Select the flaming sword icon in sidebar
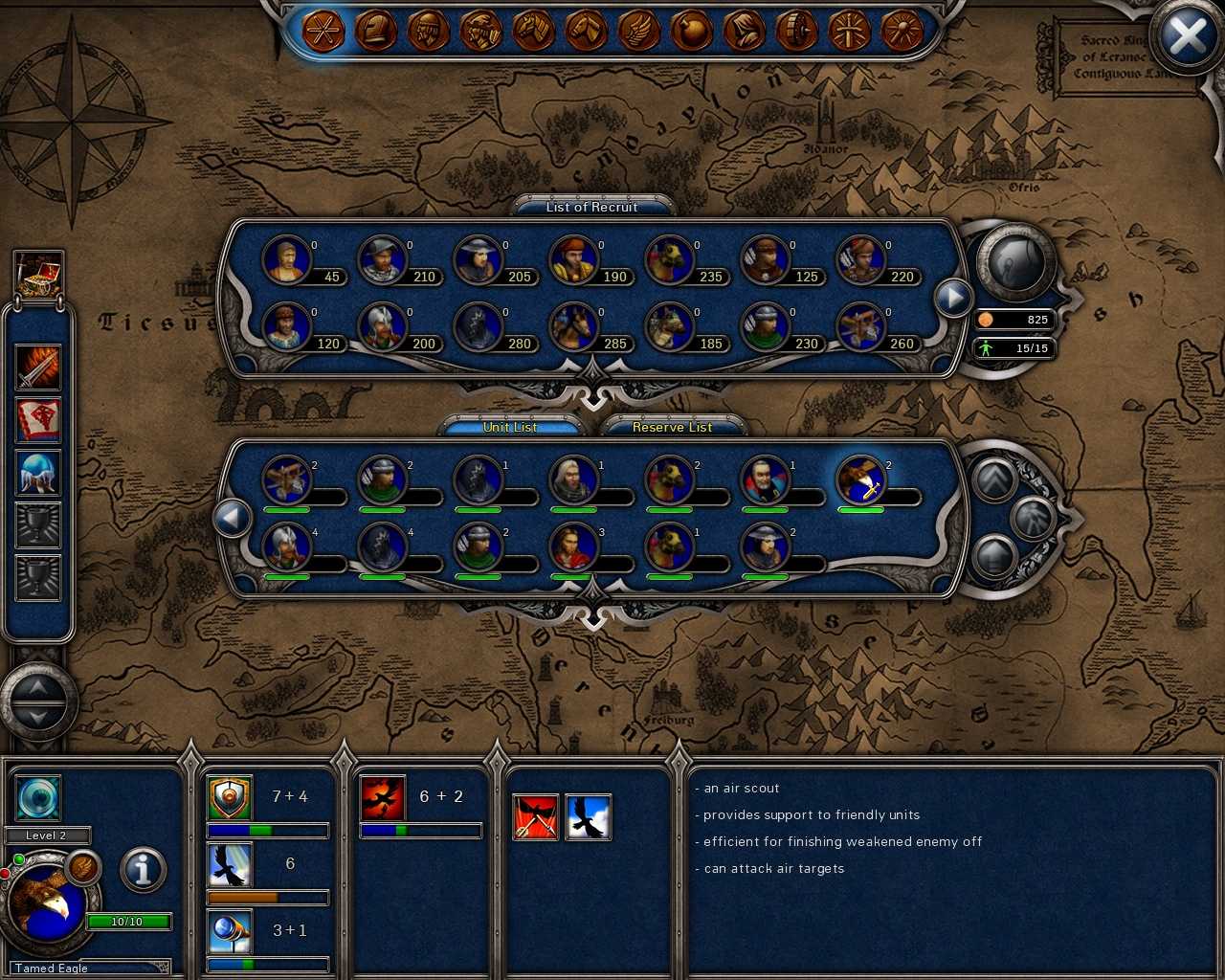The width and height of the screenshot is (1225, 980). (36, 368)
